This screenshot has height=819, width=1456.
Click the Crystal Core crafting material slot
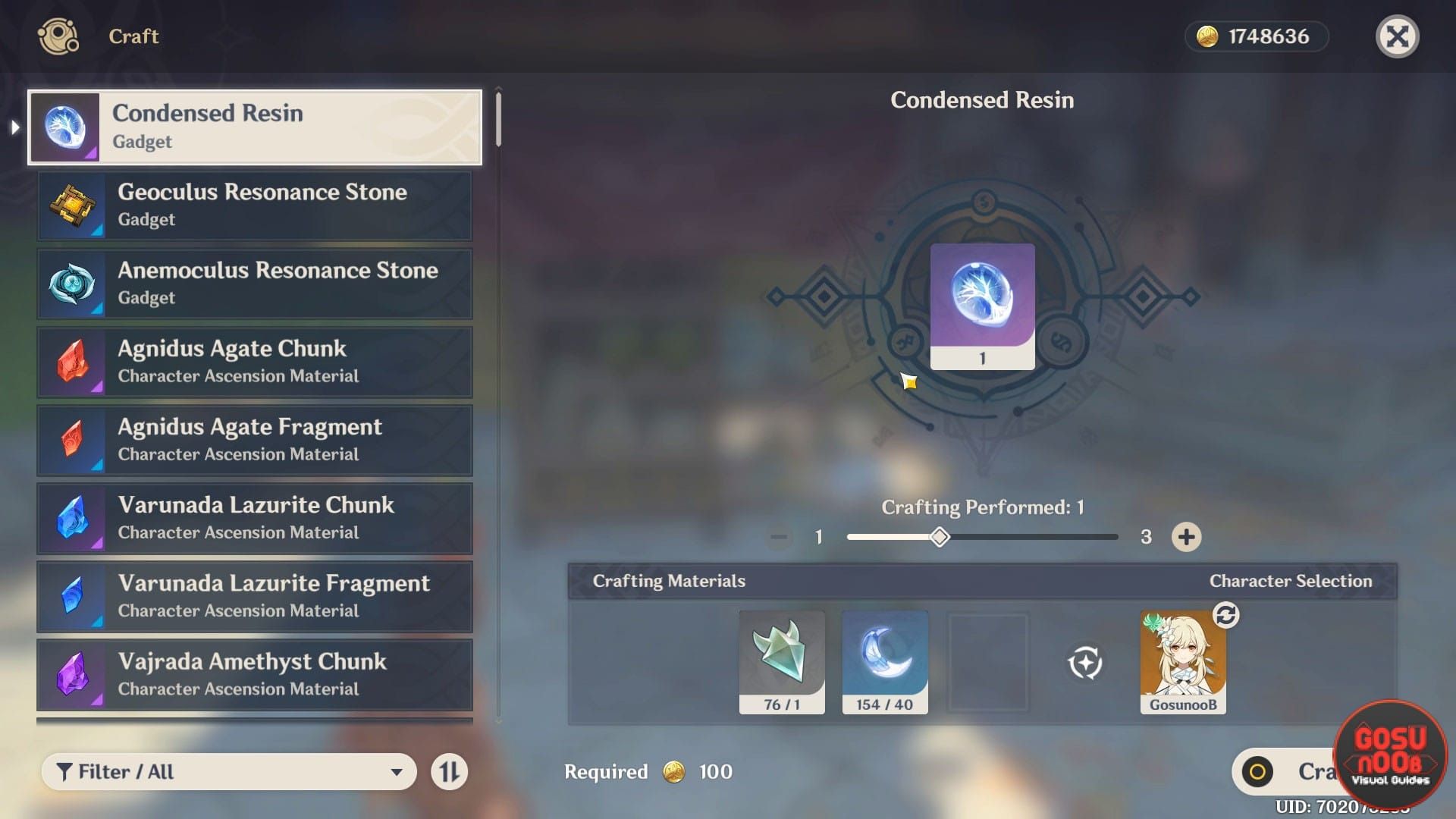click(782, 658)
